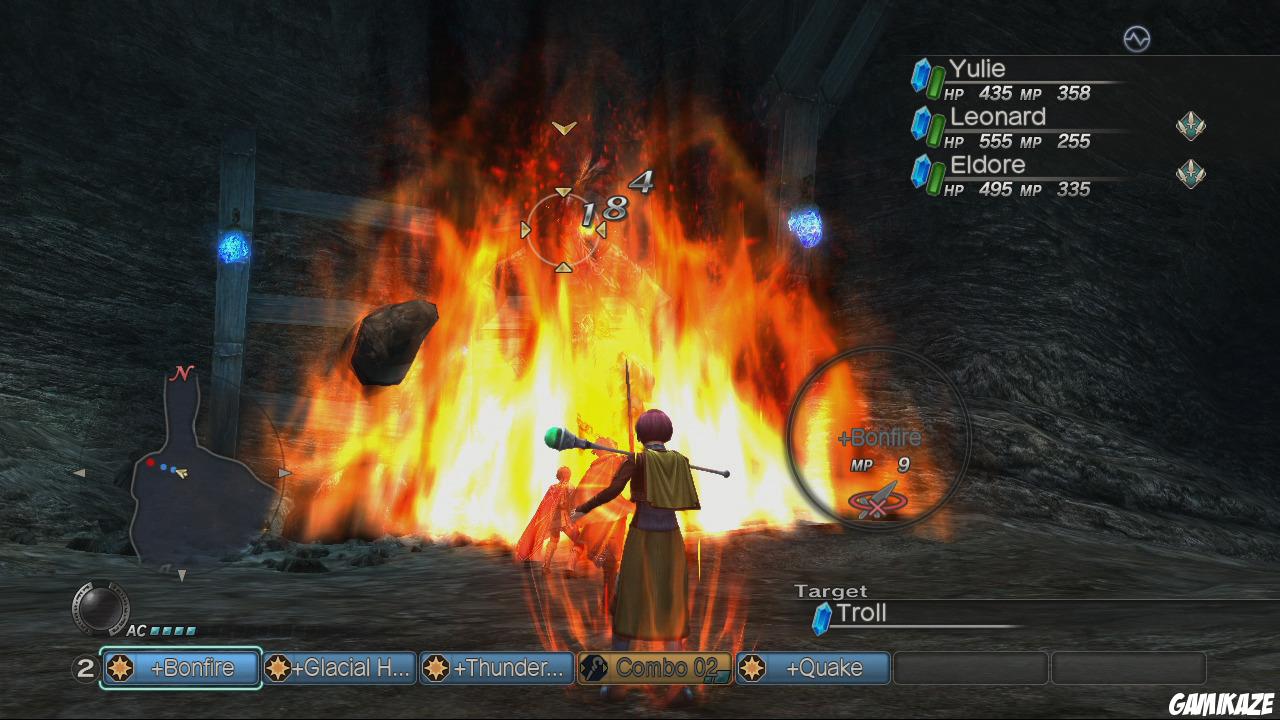Click the Troll target name panel
The image size is (1280, 720).
(x=862, y=614)
